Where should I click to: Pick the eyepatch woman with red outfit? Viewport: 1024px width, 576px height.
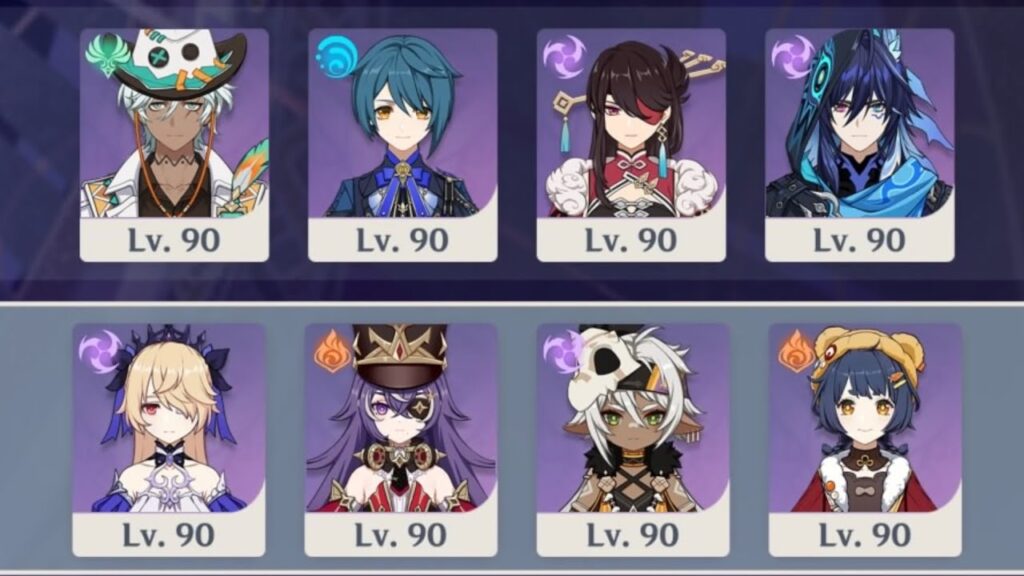[x=631, y=144]
